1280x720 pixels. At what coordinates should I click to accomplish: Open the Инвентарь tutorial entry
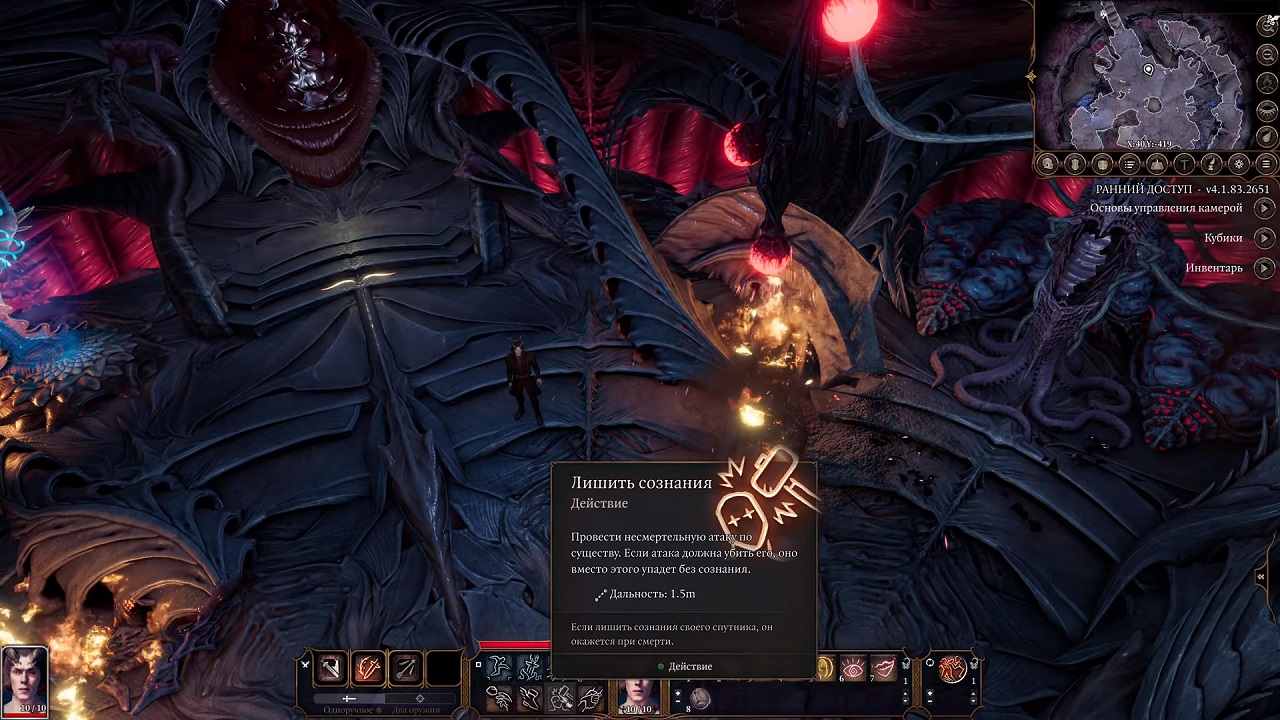pos(1265,268)
